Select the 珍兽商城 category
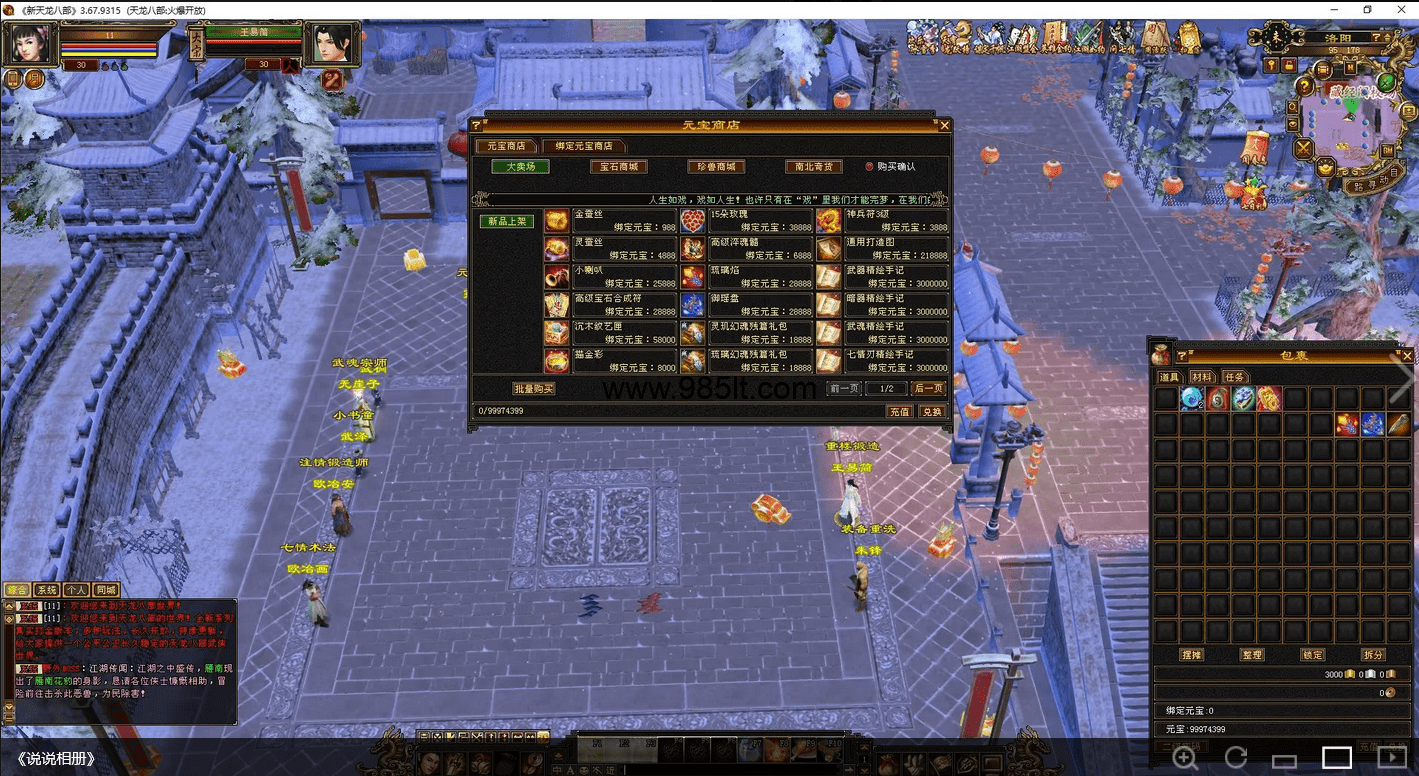This screenshot has width=1419, height=776. tap(716, 167)
